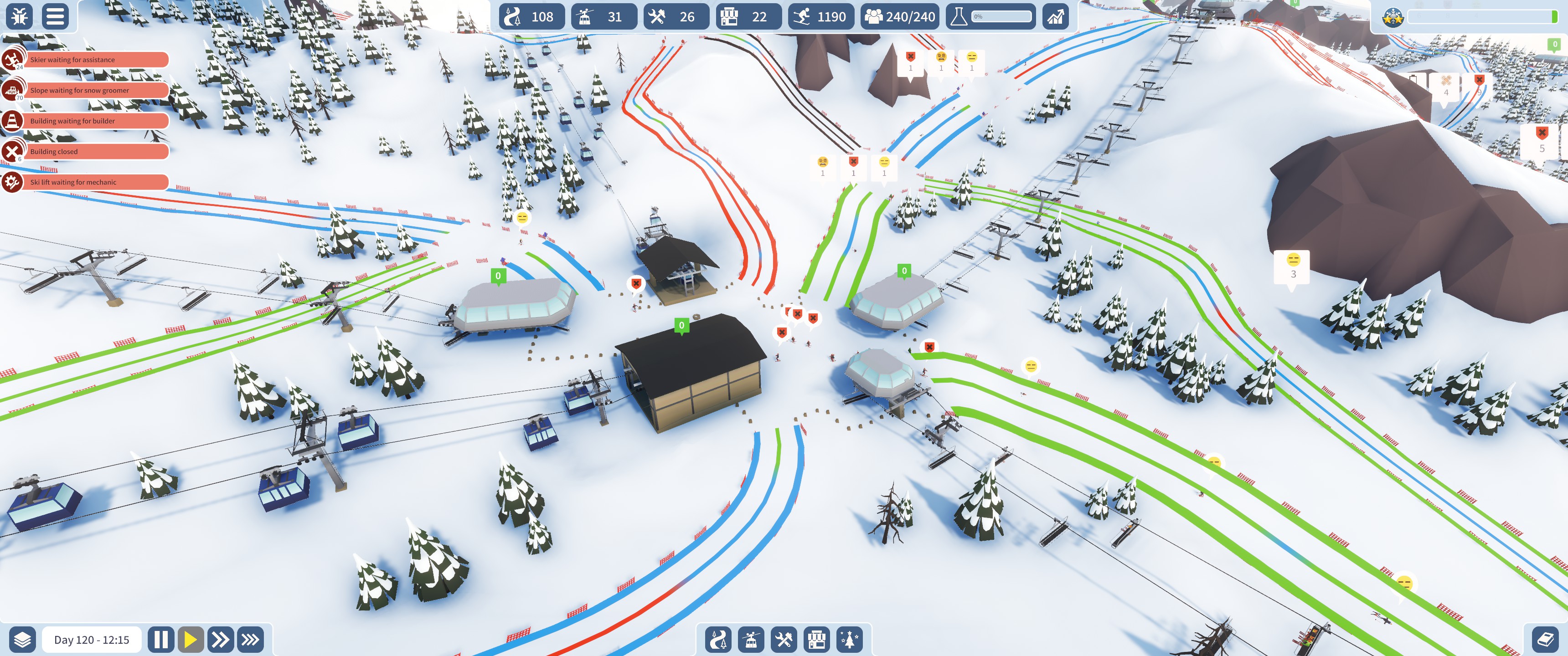This screenshot has width=1568, height=656.
Task: Report a bug with the bug icon
Action: coord(20,16)
